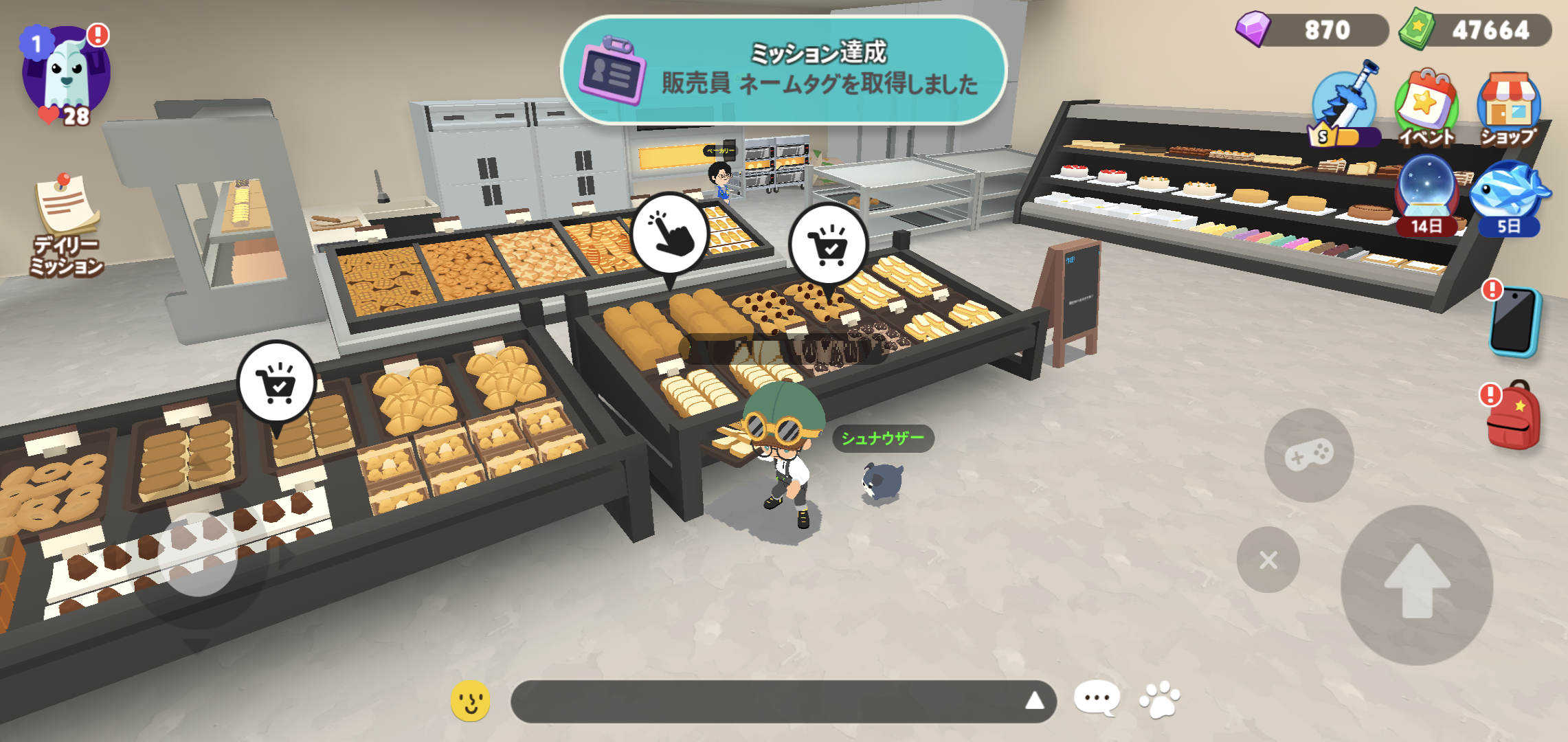1568x742 pixels.
Task: Open the smartphone menu
Action: click(1514, 322)
